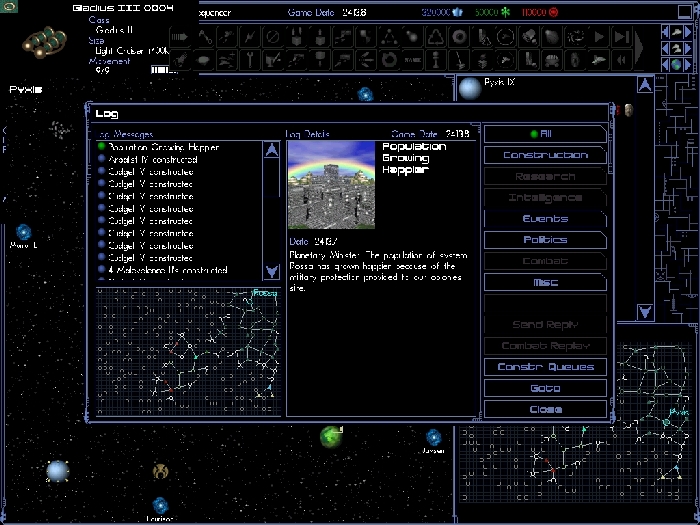The height and width of the screenshot is (525, 700).
Task: Filter log by Construction
Action: click(545, 155)
